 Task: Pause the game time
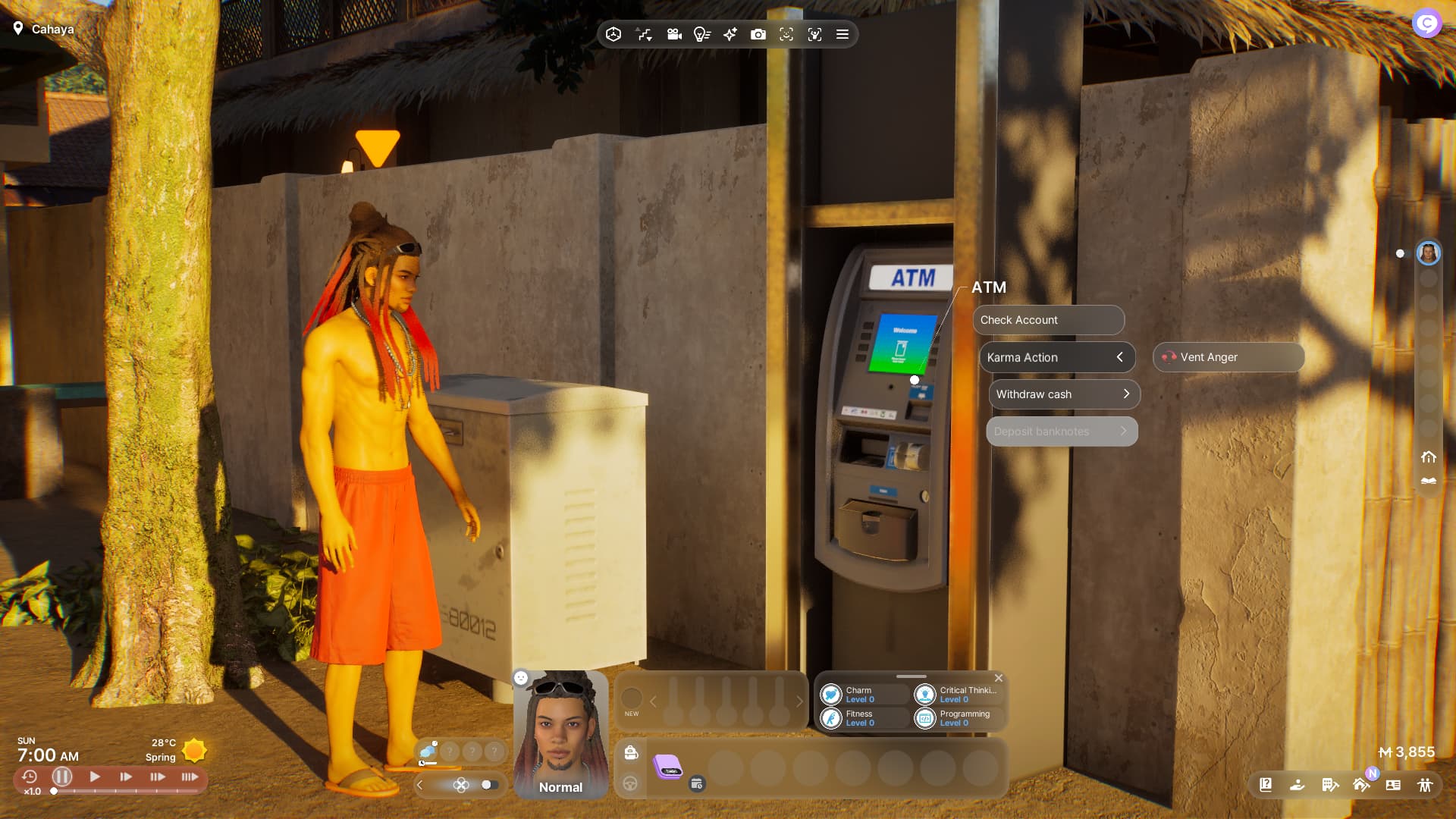pyautogui.click(x=62, y=777)
